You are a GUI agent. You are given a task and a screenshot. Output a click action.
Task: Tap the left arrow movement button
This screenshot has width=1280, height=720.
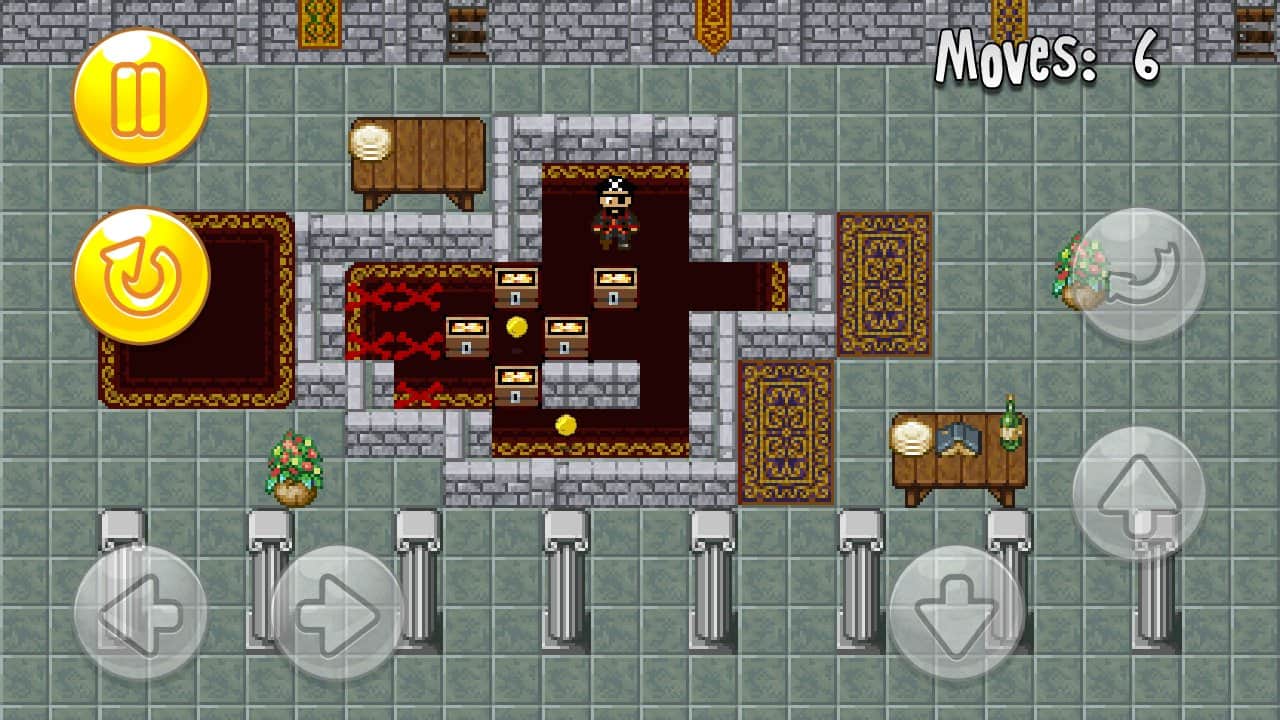[x=141, y=612]
